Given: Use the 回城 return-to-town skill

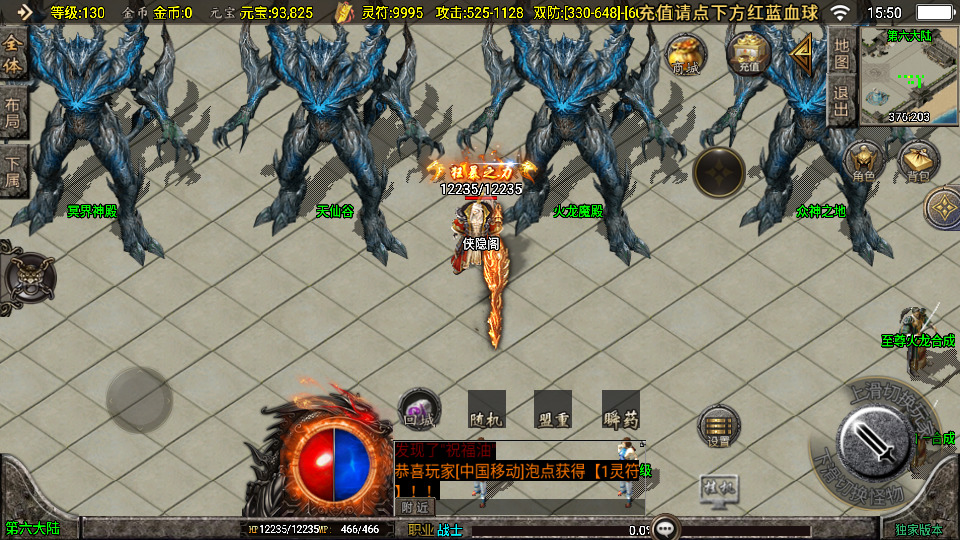Looking at the screenshot, I should [x=419, y=409].
